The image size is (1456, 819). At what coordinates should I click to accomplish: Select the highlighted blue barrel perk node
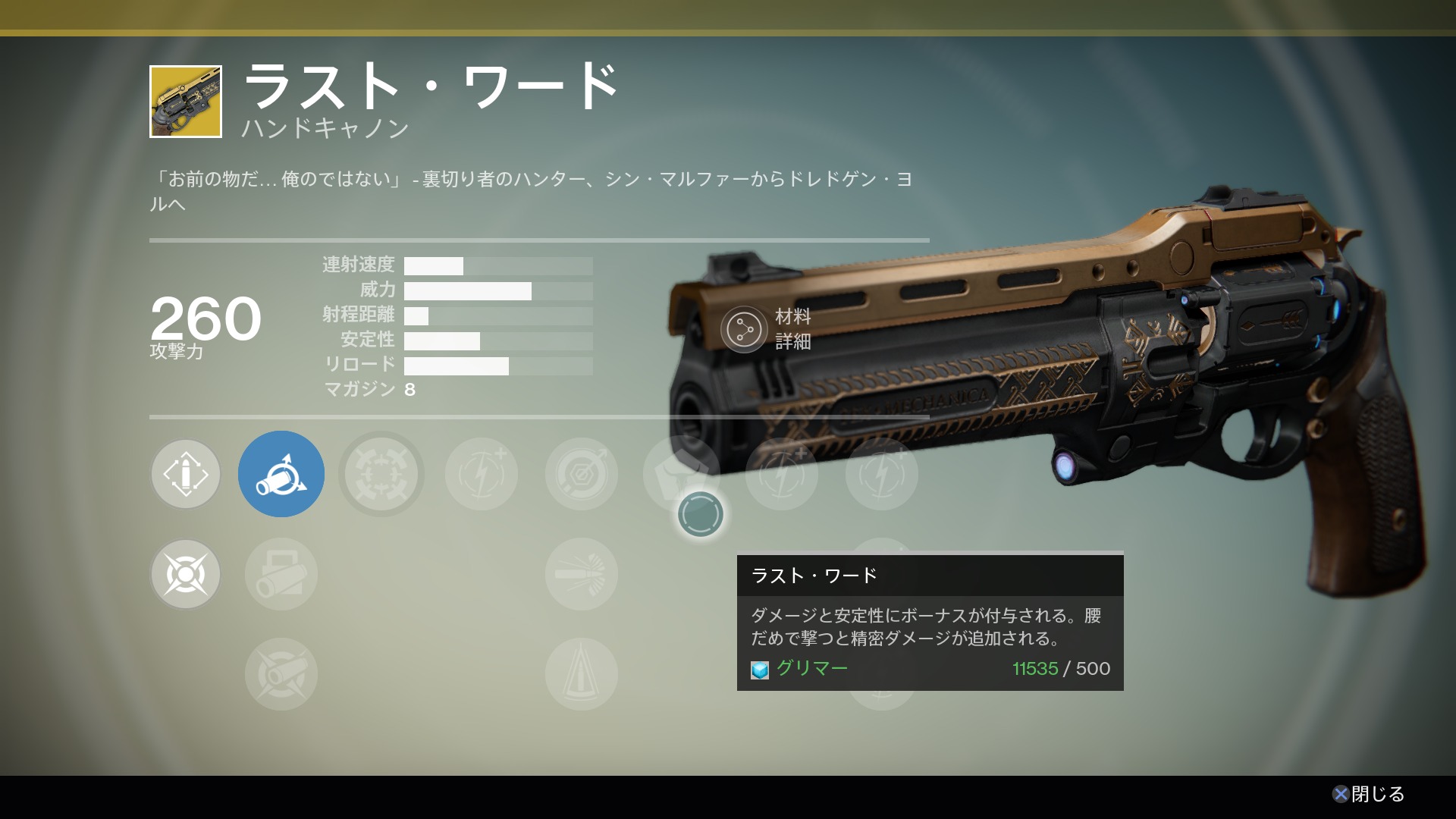pyautogui.click(x=281, y=475)
